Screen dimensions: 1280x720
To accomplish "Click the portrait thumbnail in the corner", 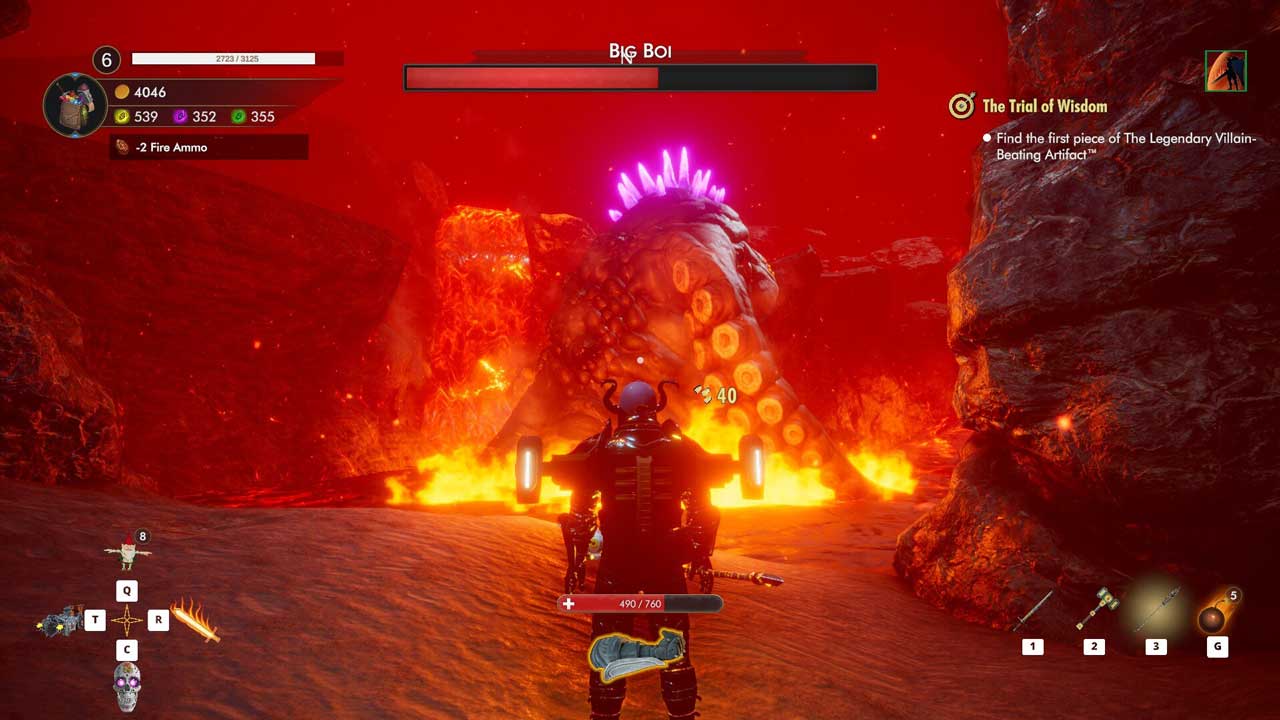I will pos(1226,71).
